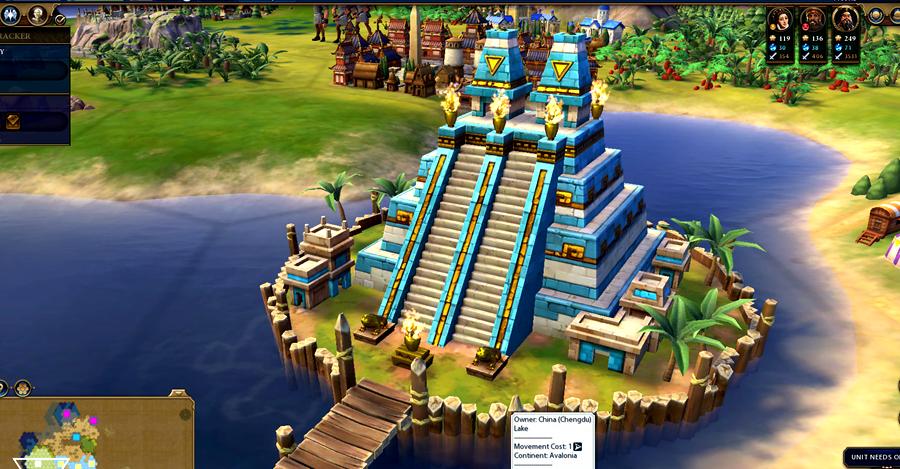Open the governors portrait button

point(38,13)
